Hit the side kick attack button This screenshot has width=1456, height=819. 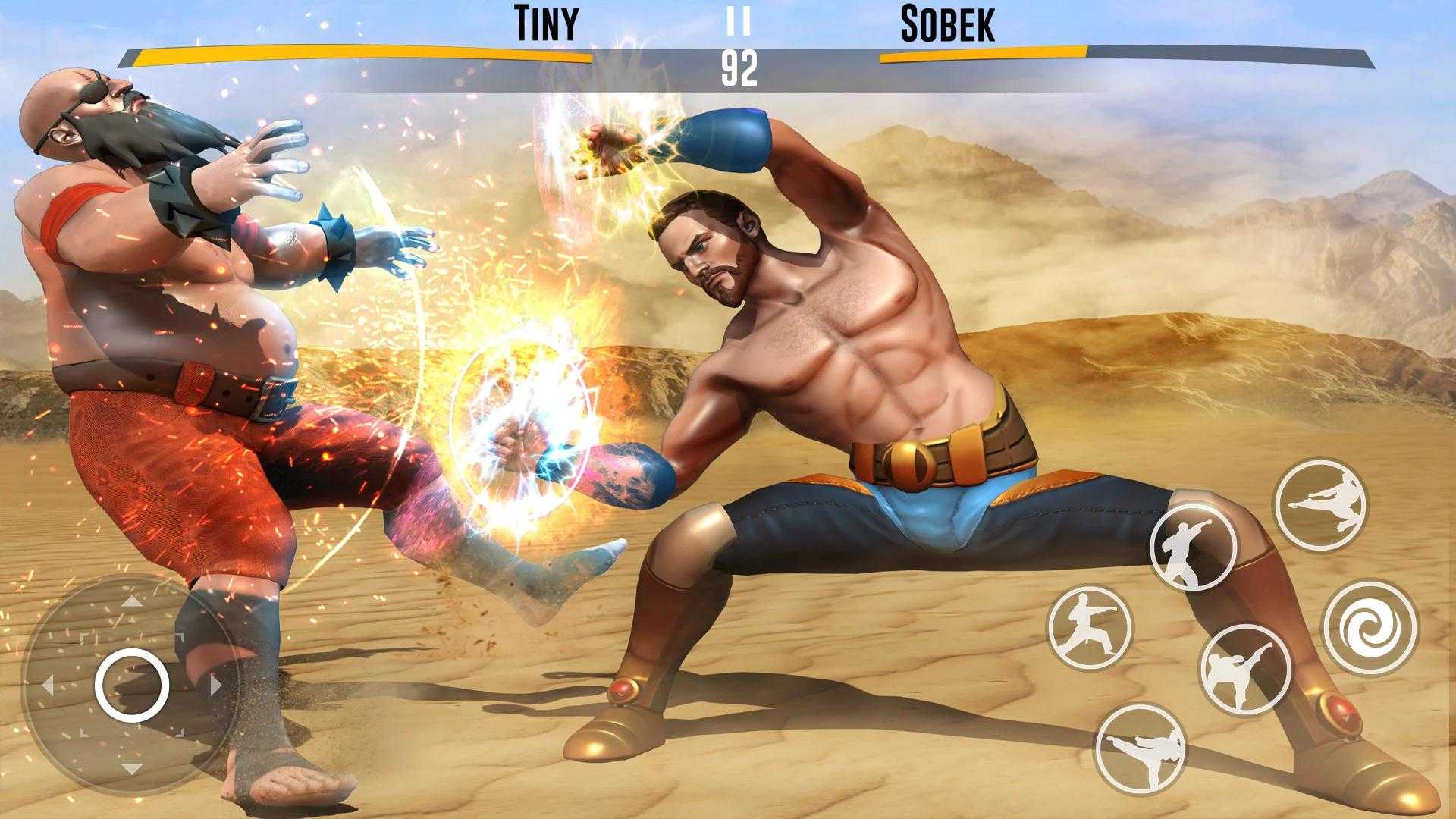pos(1140,749)
